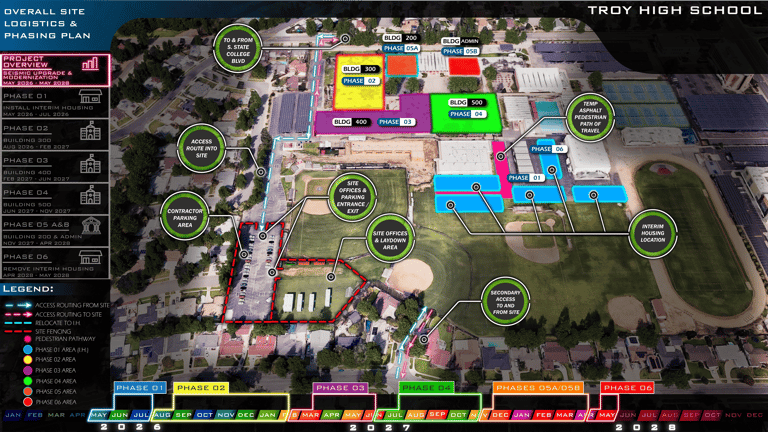The image size is (768, 432).
Task: Select Phase 03 Building 400 entry
Action: click(55, 166)
